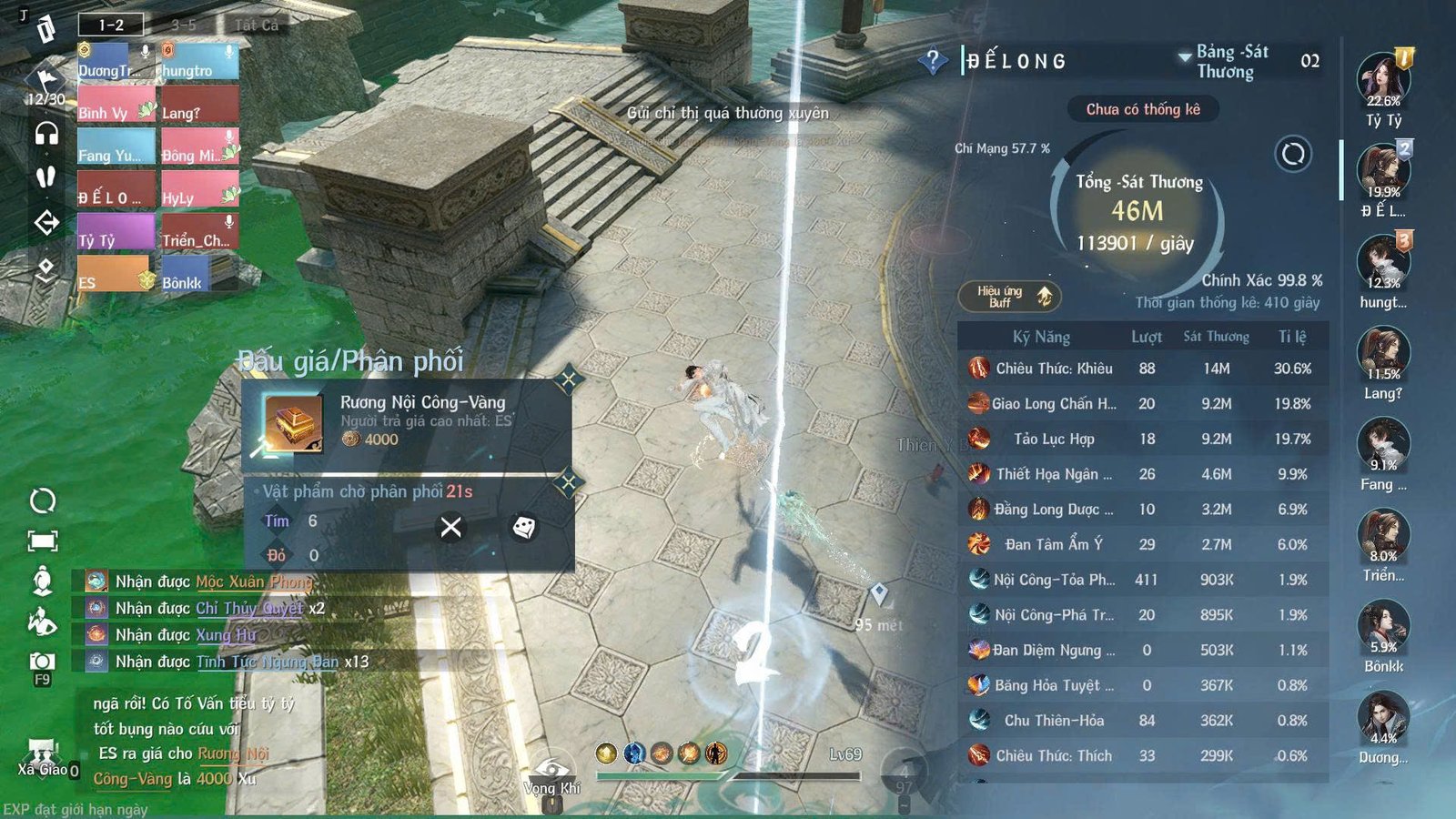Toggle Triển_Ch's microphone
1456x819 pixels.
click(x=227, y=222)
